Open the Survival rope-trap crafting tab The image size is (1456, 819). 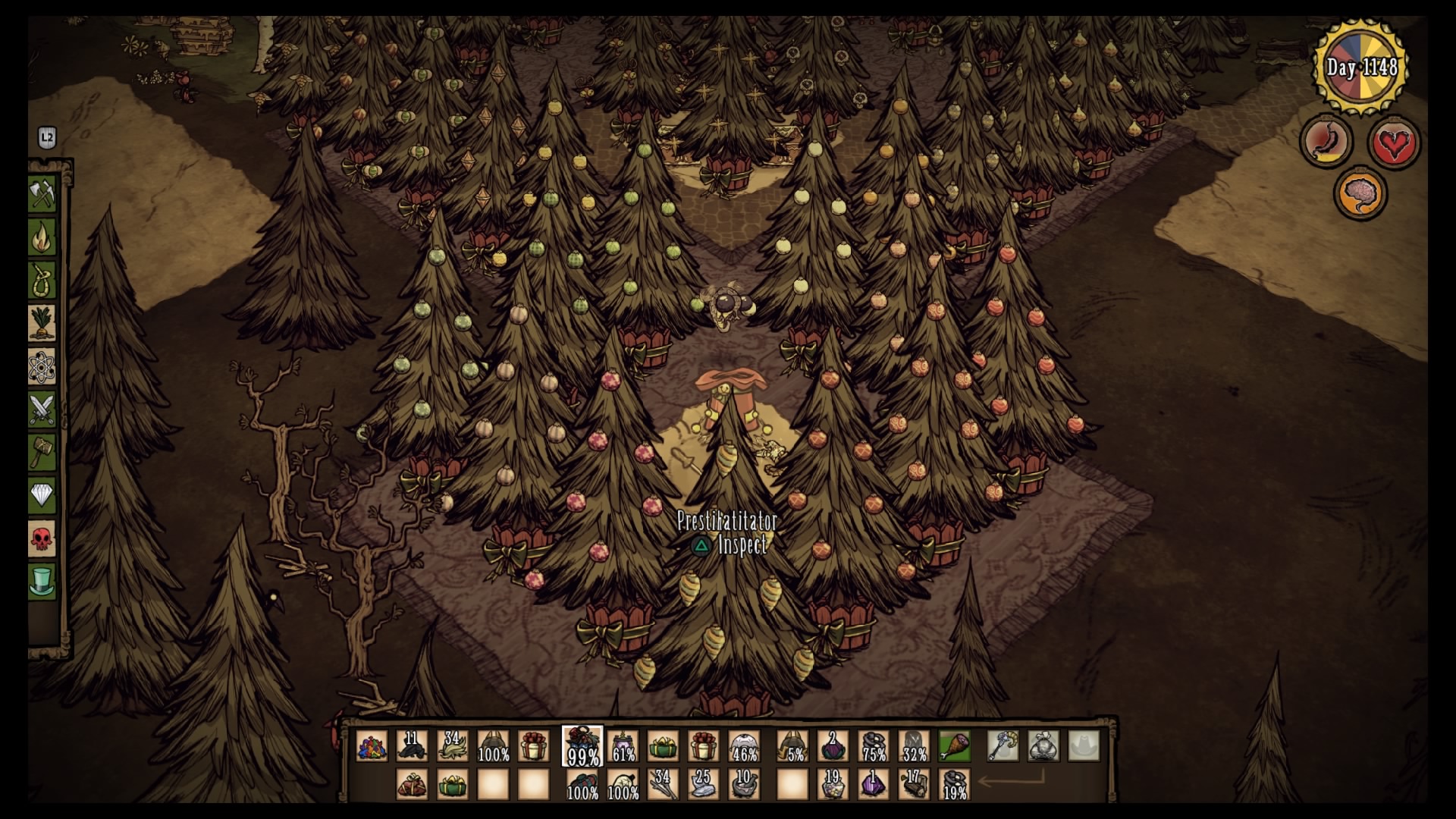[x=42, y=281]
